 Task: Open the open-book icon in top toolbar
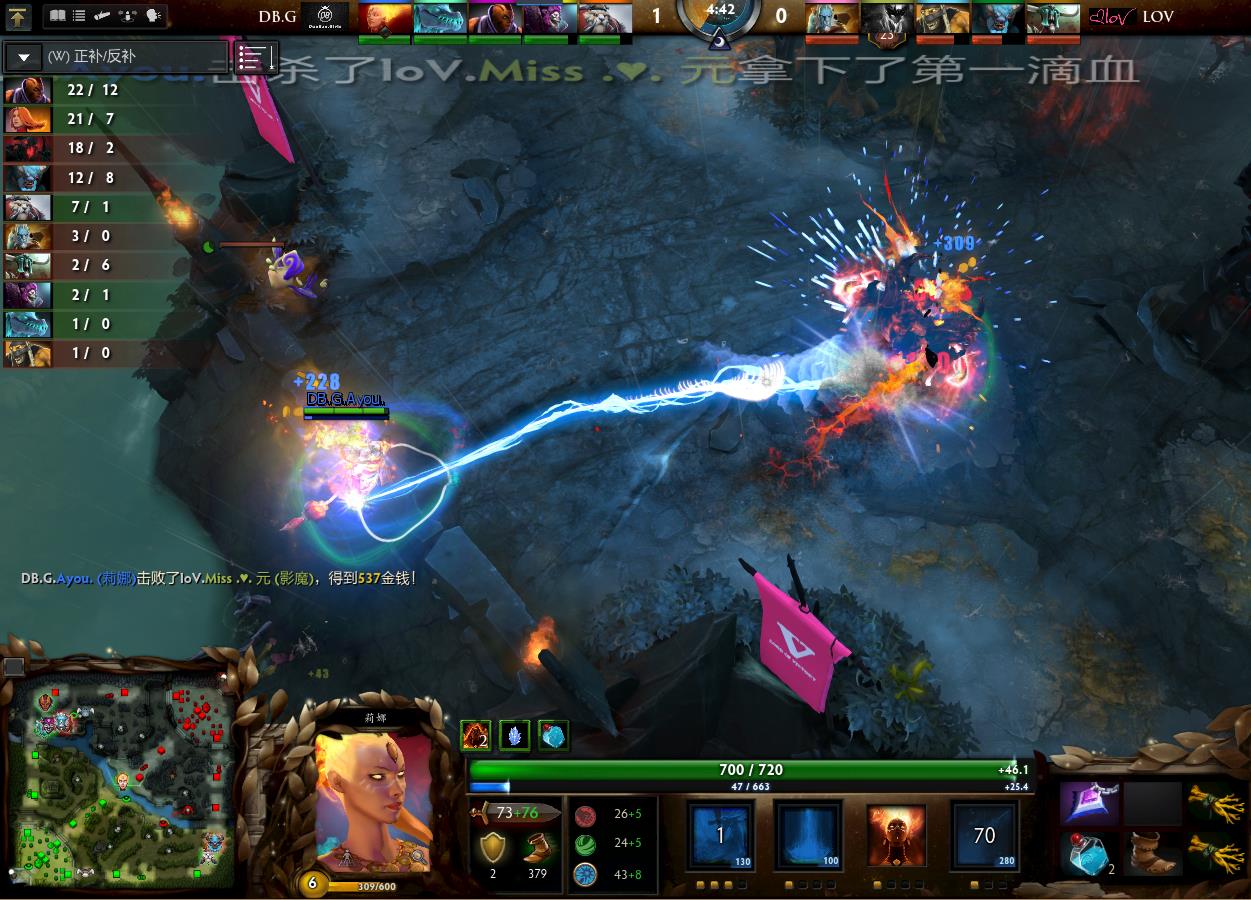click(57, 16)
